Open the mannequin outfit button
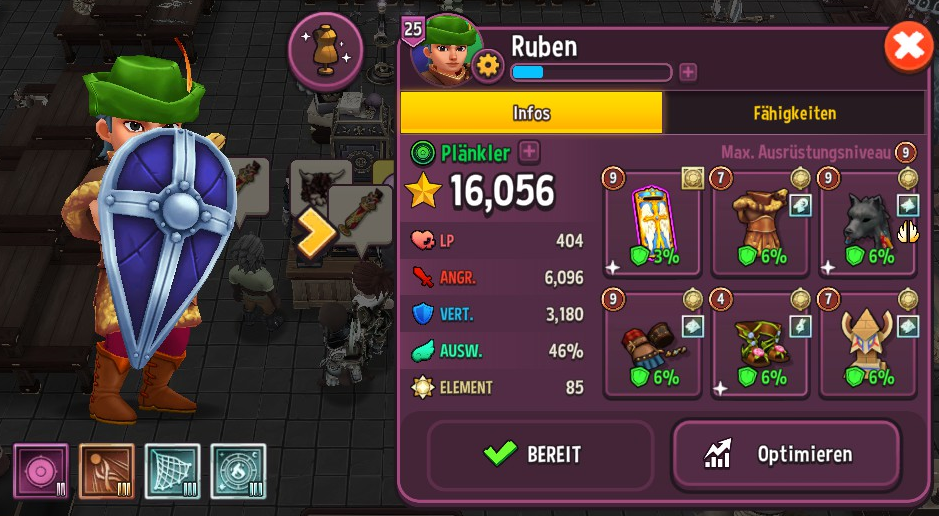 coord(325,51)
